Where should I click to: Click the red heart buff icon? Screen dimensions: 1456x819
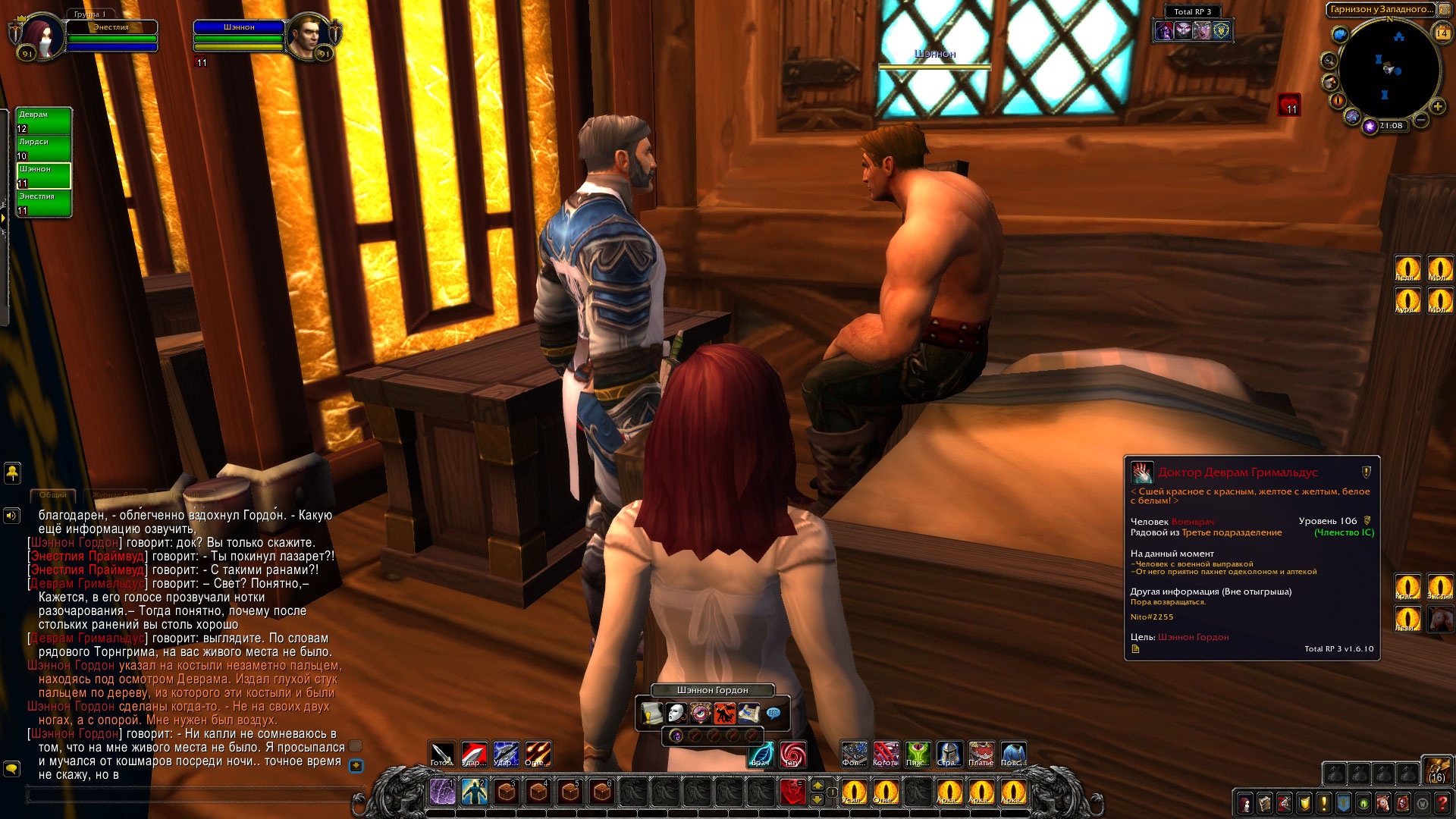pyautogui.click(x=1289, y=105)
